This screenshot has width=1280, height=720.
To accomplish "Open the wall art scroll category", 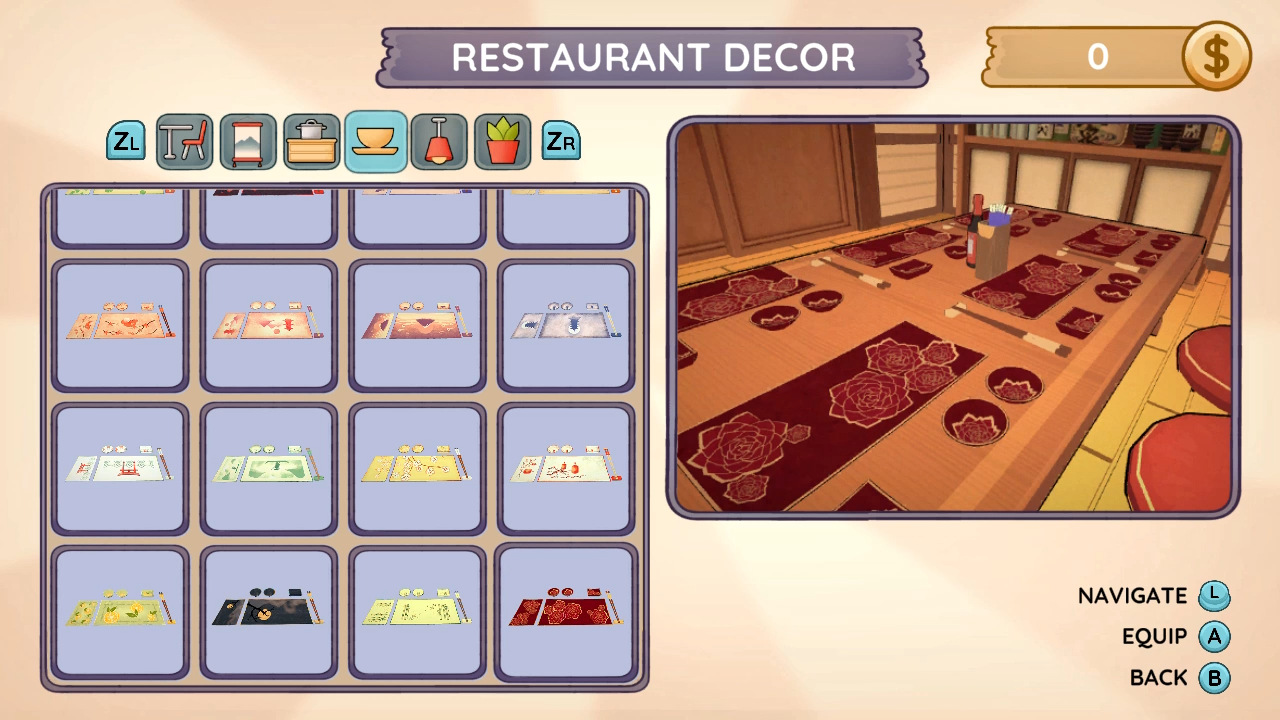I will (248, 141).
